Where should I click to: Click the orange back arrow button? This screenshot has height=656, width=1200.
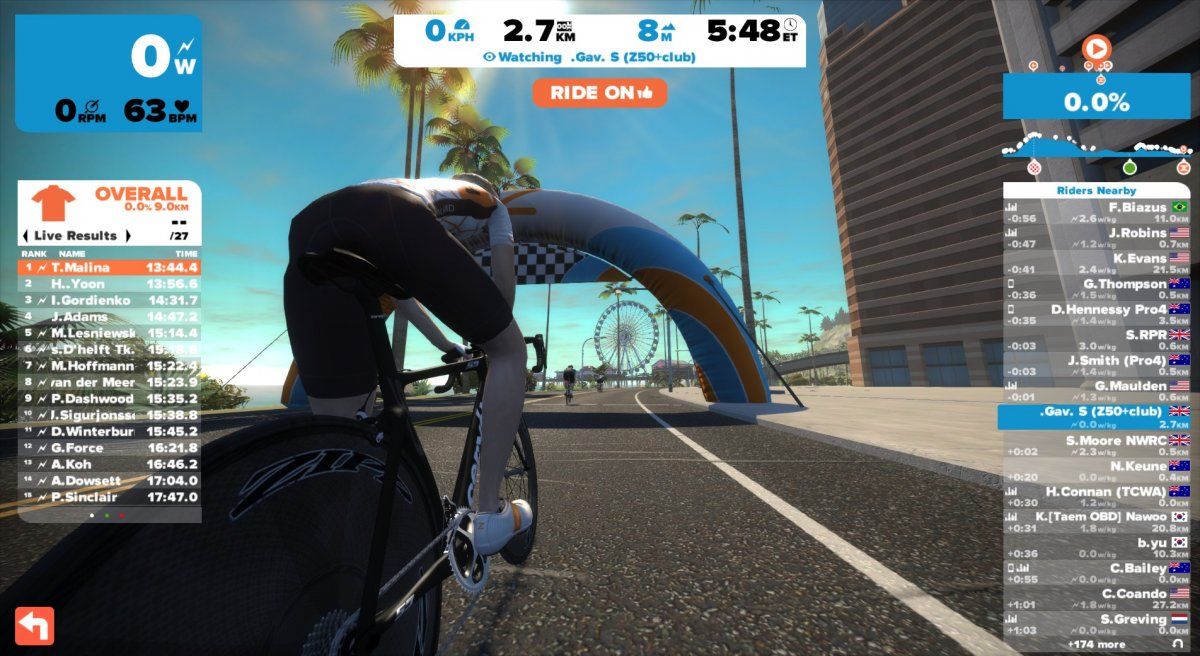click(x=35, y=625)
